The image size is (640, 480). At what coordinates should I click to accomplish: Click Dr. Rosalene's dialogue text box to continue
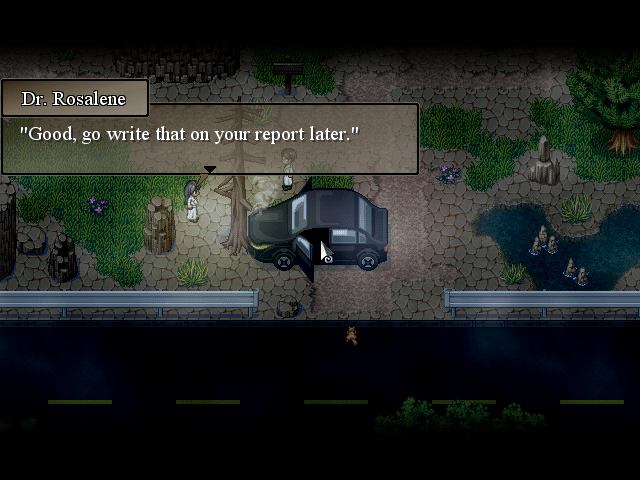pyautogui.click(x=209, y=138)
